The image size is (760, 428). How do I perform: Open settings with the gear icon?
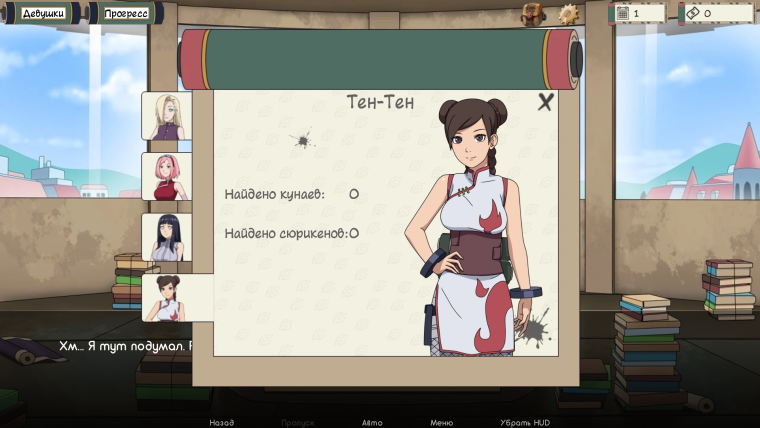[568, 13]
